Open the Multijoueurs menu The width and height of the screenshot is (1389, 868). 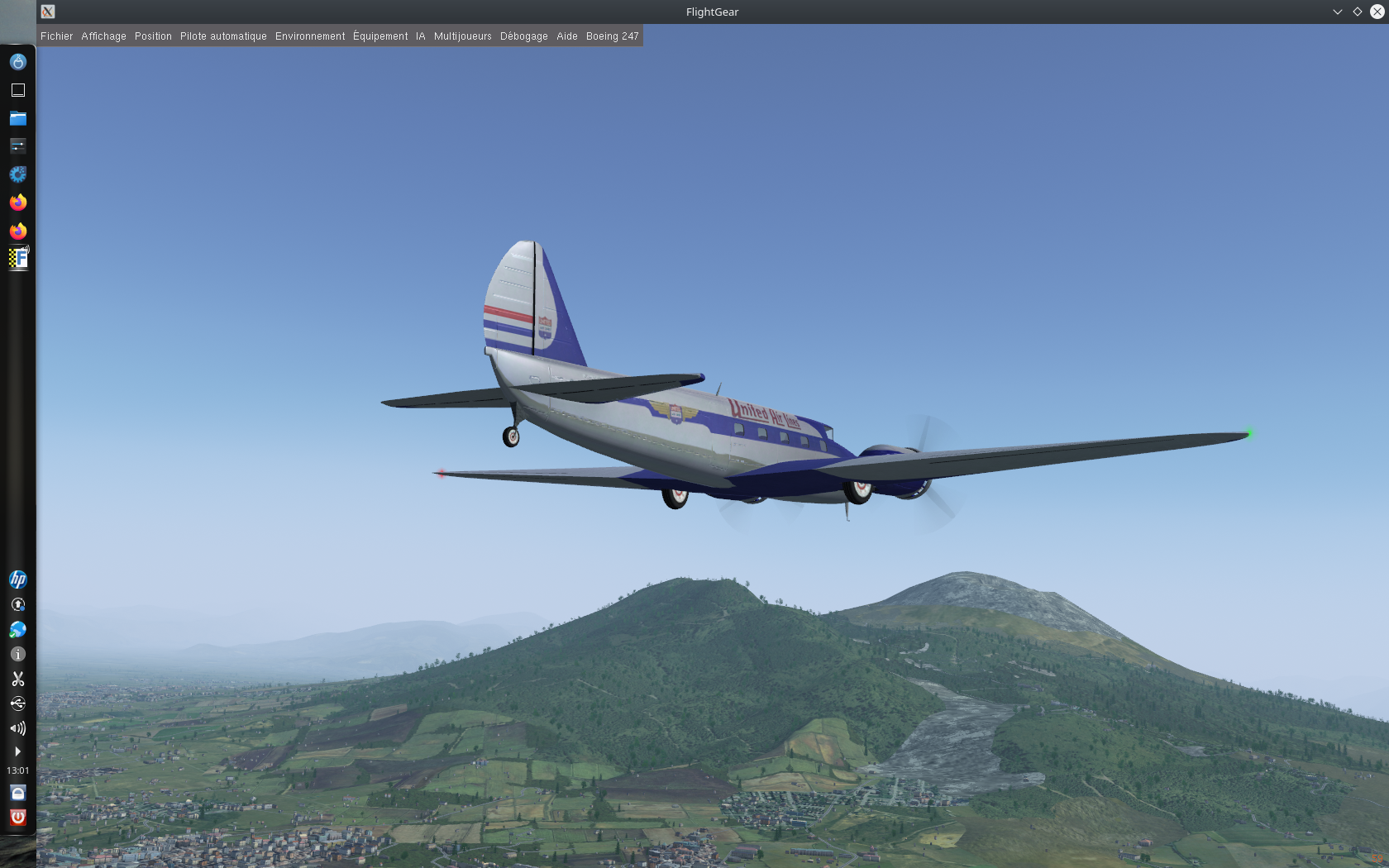point(462,36)
